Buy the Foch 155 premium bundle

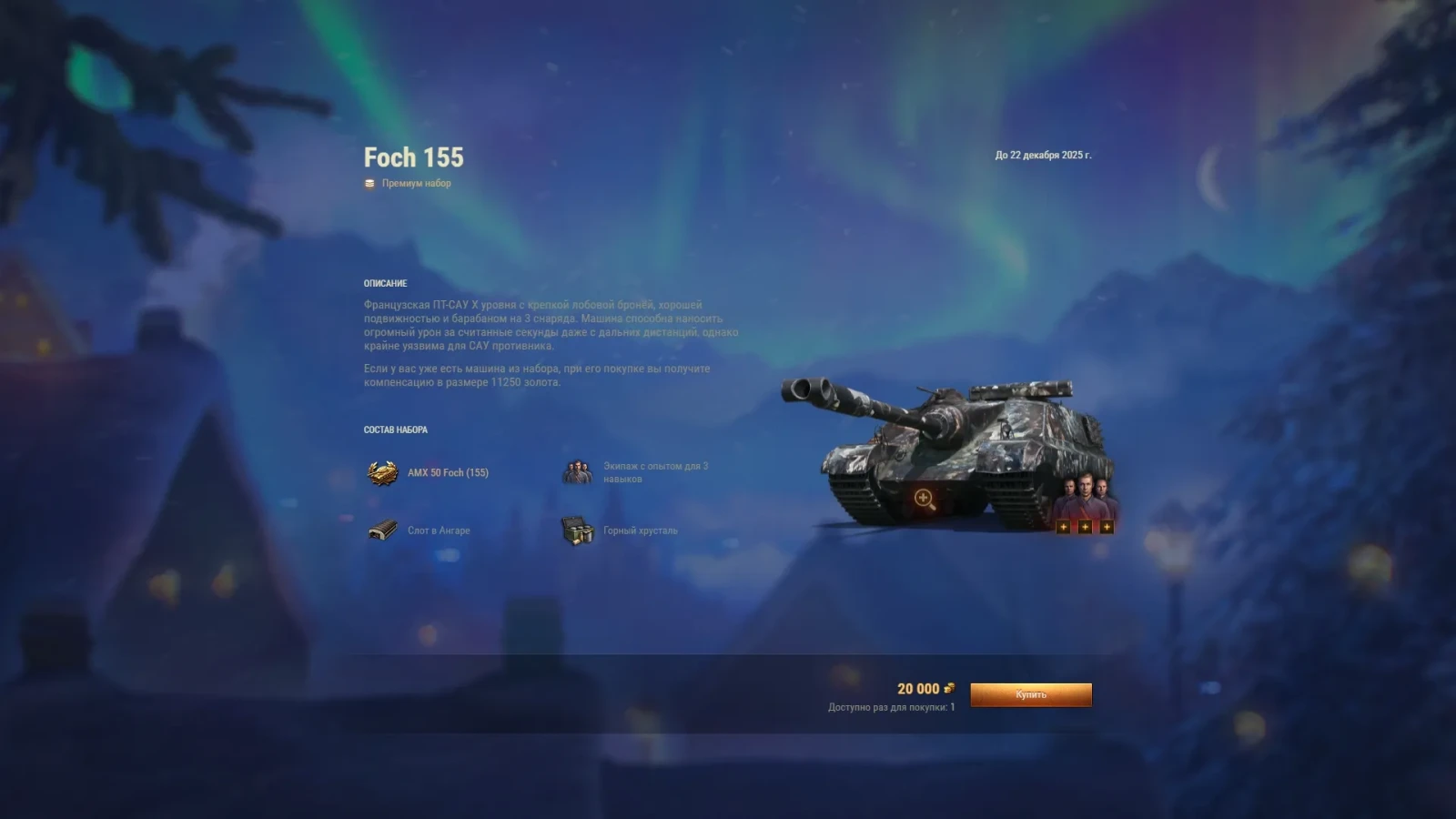click(1030, 694)
